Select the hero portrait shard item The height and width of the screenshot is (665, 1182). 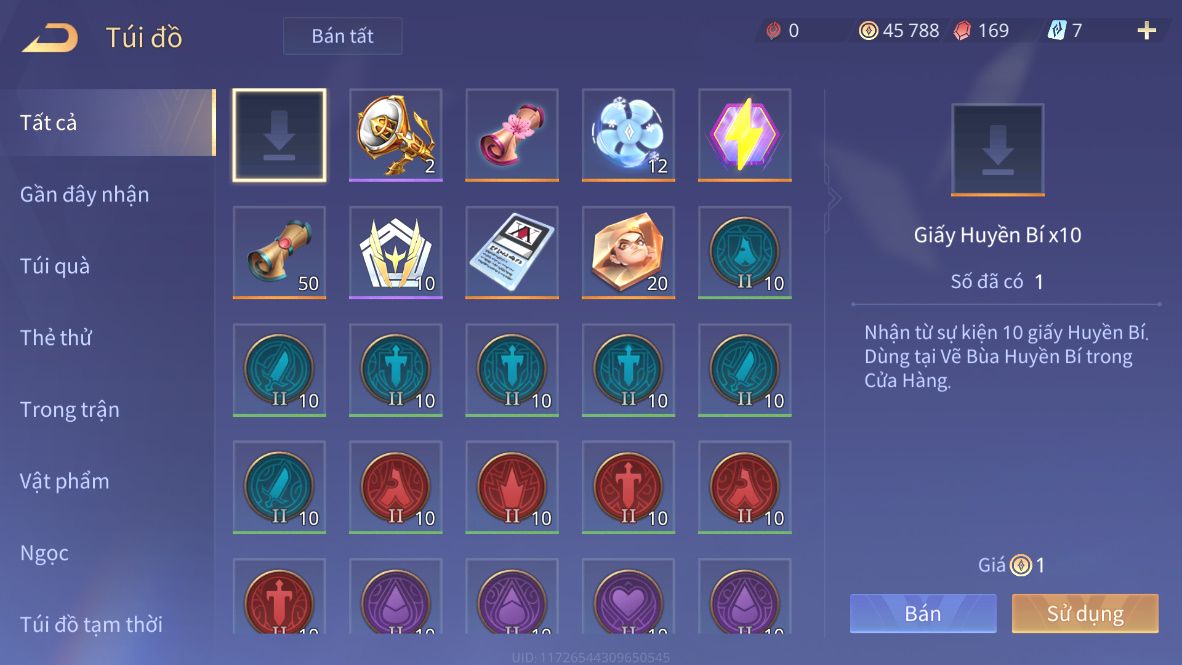point(628,252)
